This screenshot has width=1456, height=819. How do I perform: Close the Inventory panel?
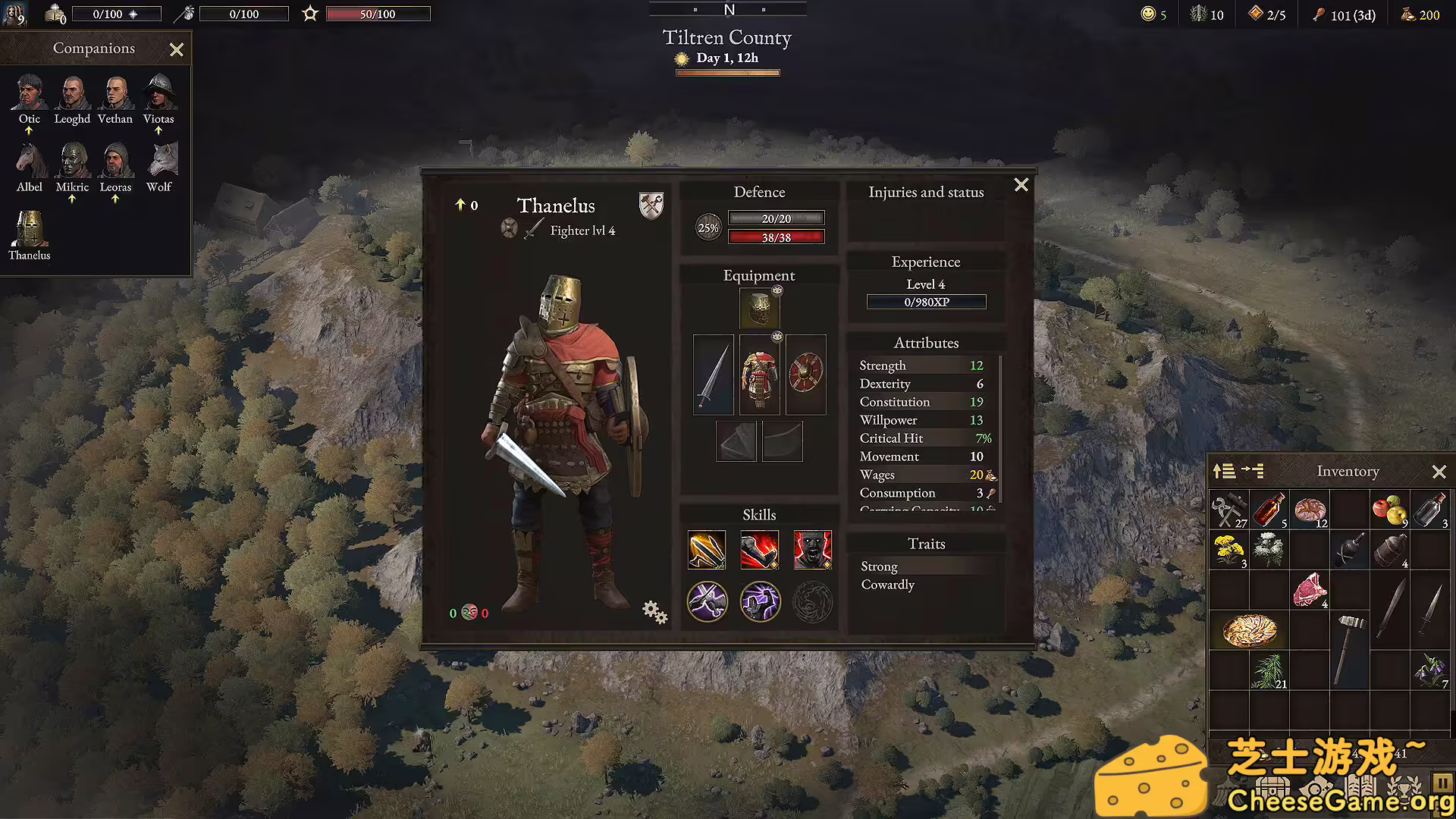point(1440,472)
